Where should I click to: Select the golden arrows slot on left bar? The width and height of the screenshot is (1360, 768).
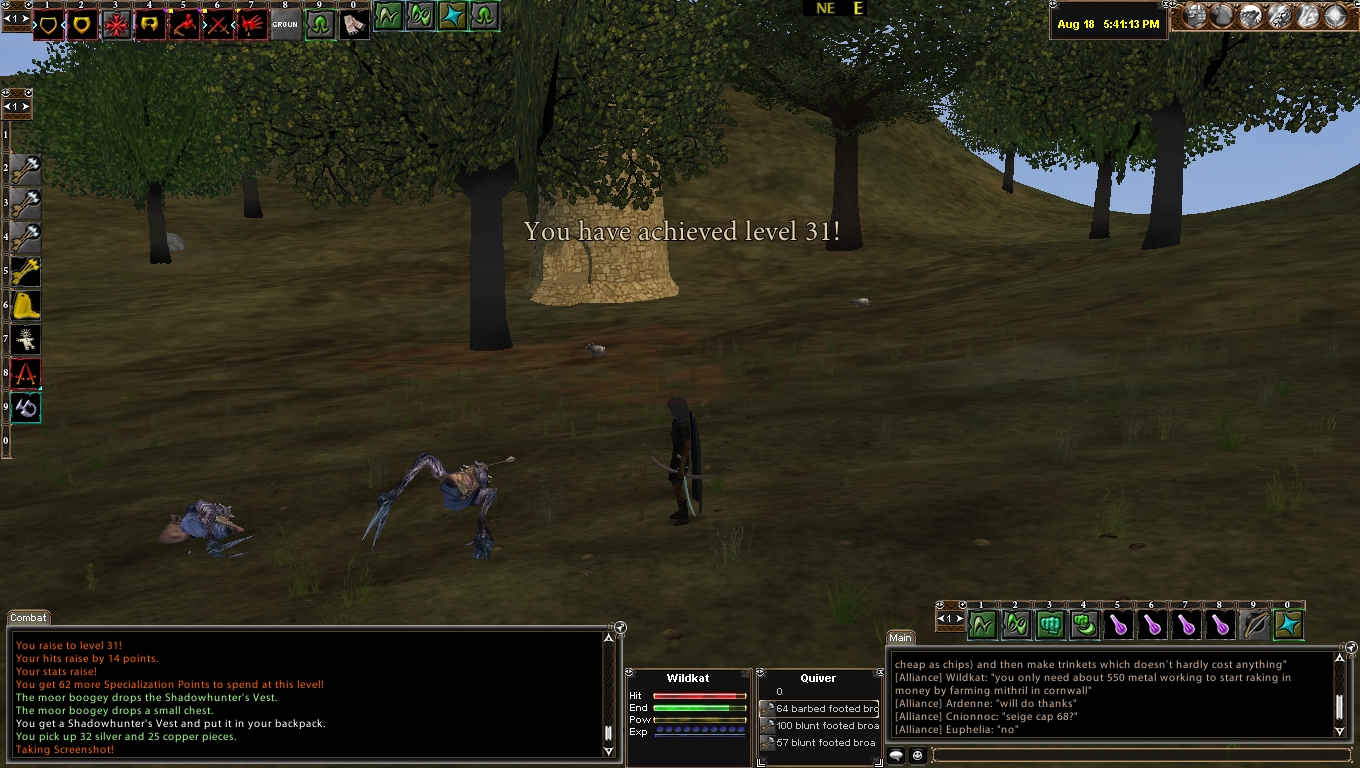26,271
